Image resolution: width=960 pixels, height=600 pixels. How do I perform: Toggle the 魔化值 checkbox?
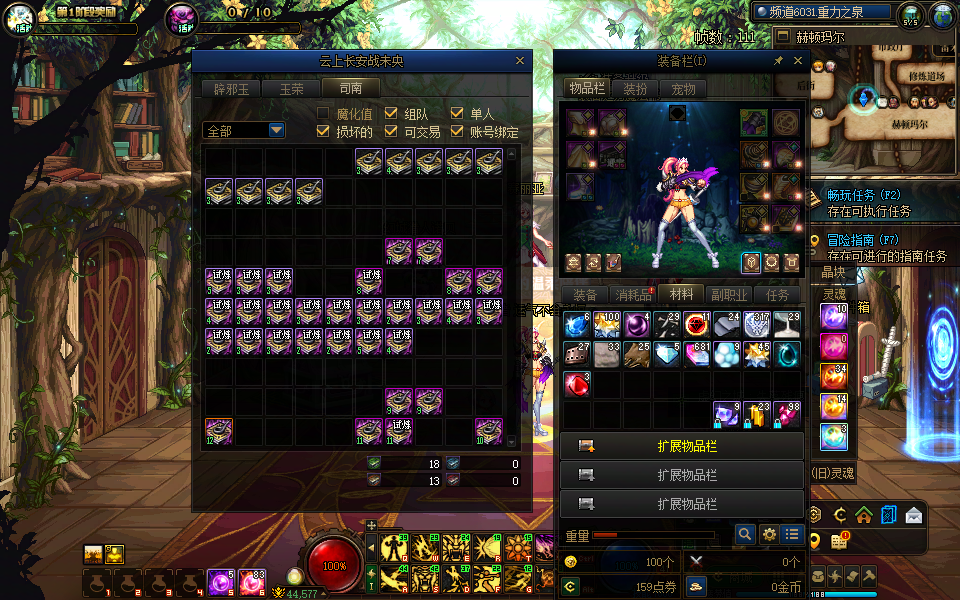(x=323, y=114)
